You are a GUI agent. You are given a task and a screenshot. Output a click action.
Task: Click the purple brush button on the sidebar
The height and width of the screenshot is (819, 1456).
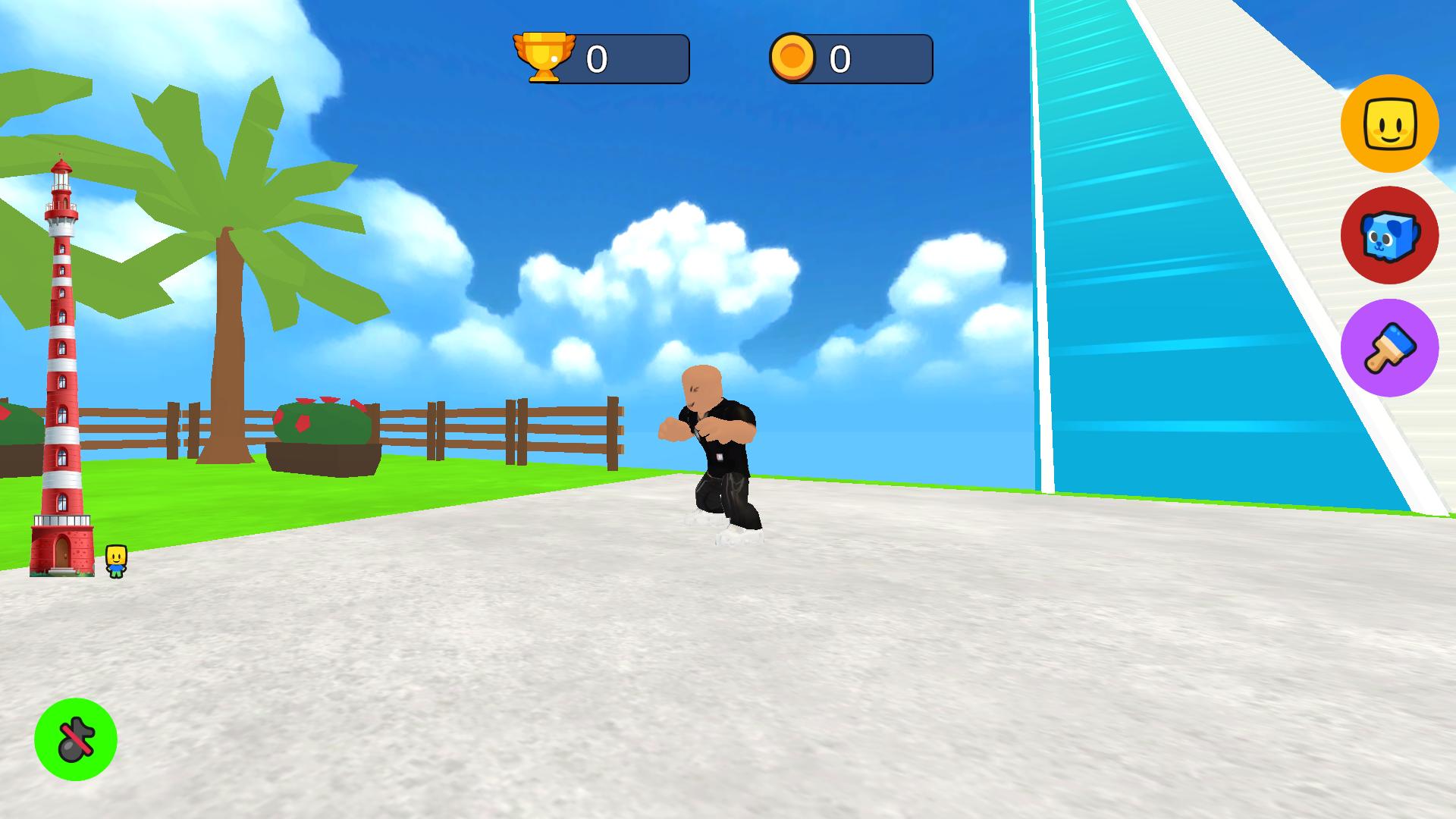click(1390, 347)
